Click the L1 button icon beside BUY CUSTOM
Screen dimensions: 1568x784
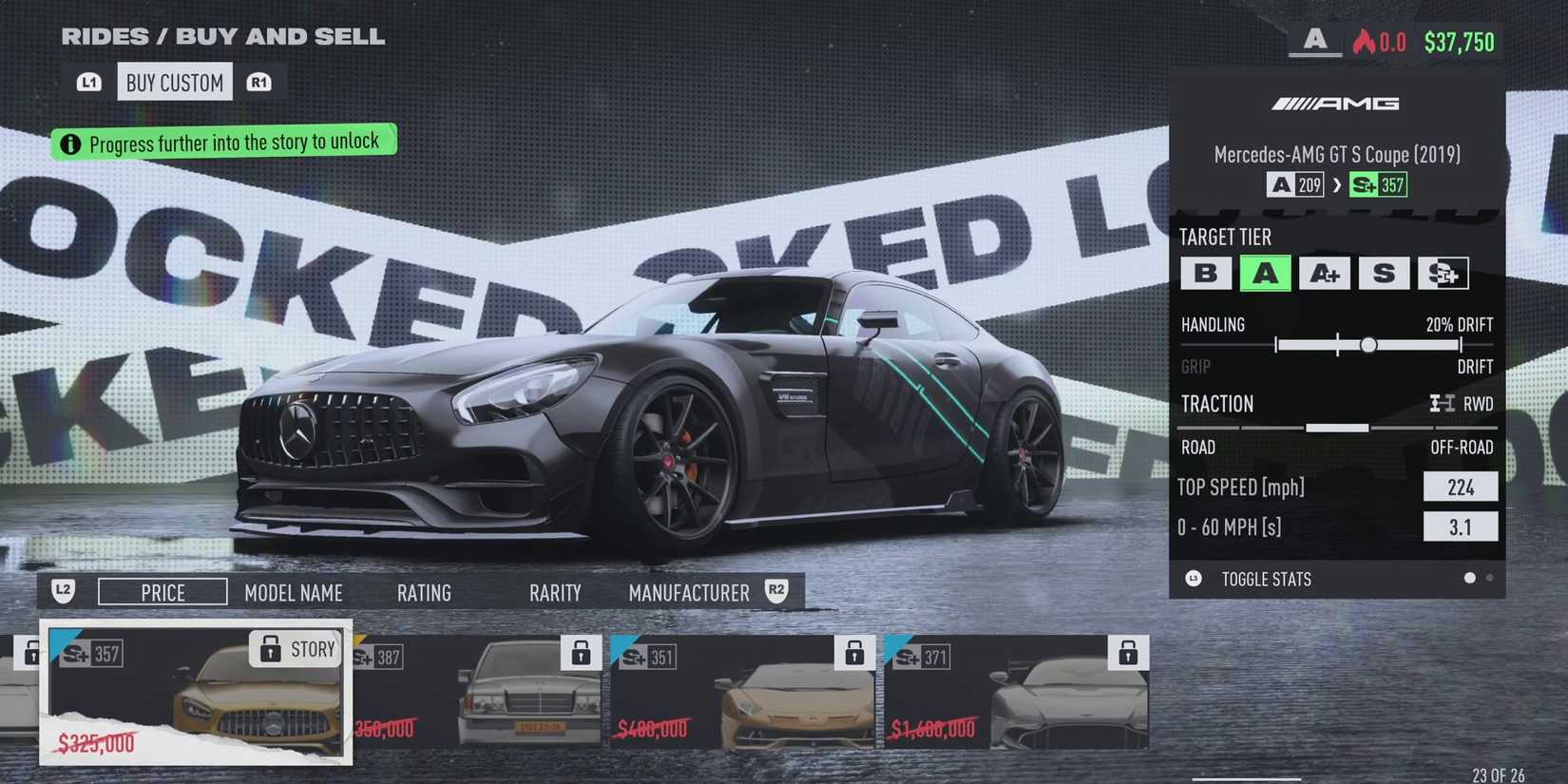tap(87, 81)
